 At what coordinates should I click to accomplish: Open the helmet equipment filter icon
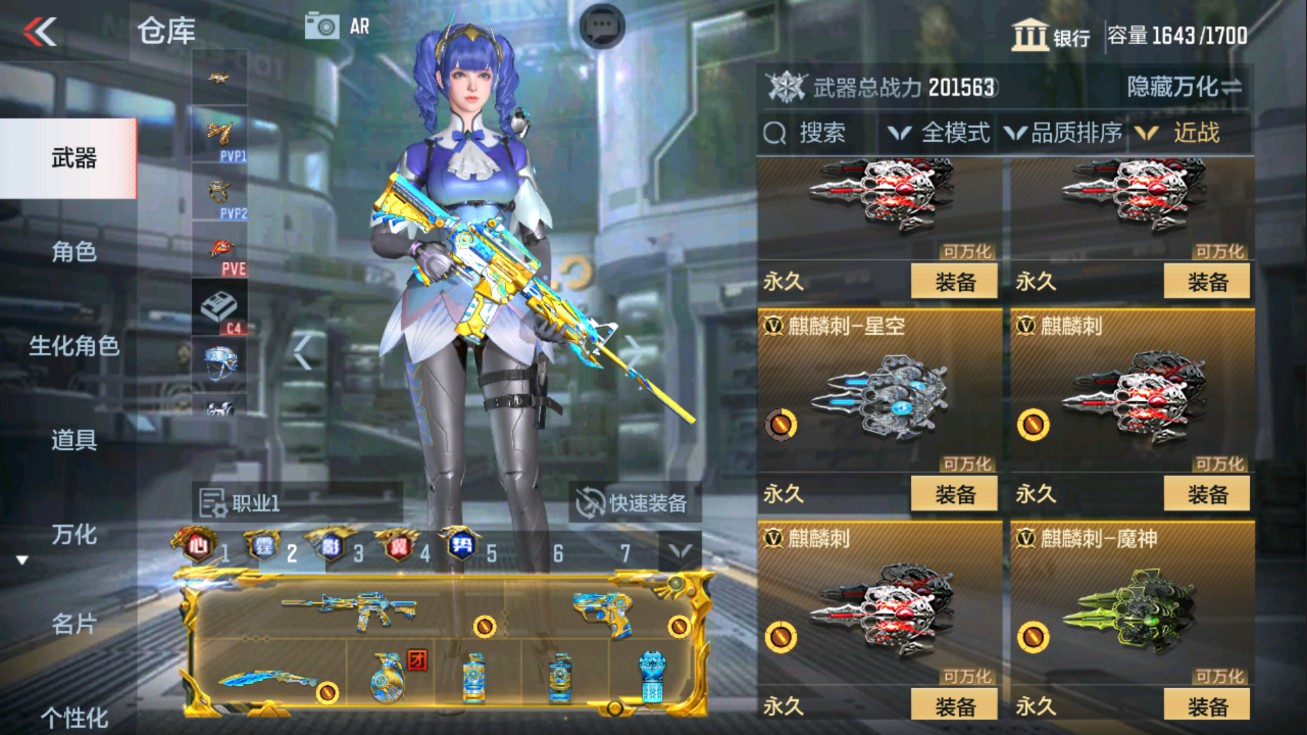pyautogui.click(x=220, y=365)
